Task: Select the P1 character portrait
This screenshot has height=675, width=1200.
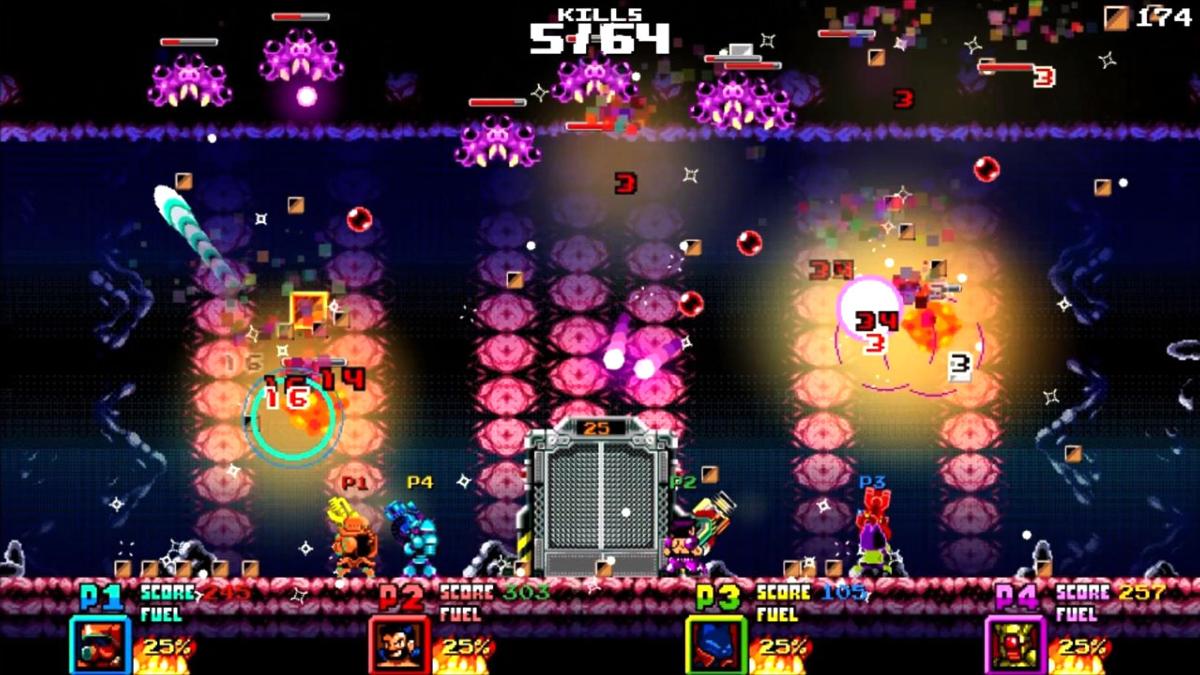Action: pos(100,645)
